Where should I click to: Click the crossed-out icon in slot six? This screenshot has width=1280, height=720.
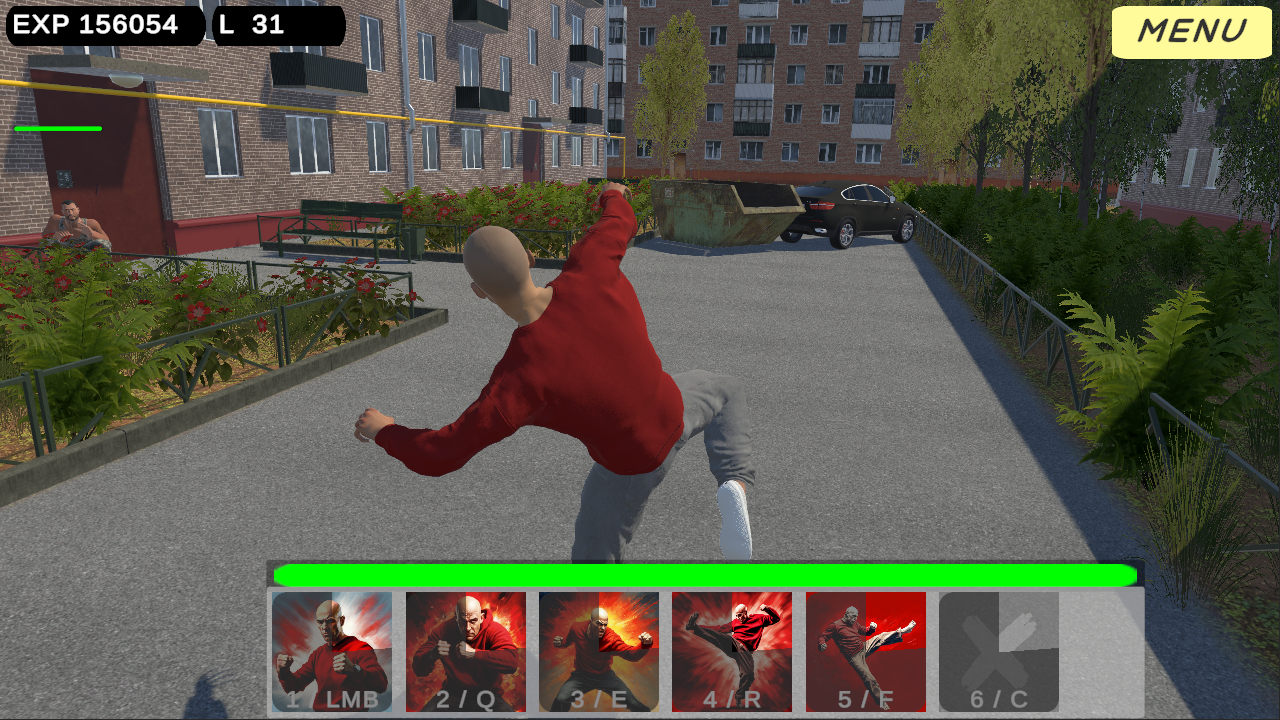pos(998,645)
